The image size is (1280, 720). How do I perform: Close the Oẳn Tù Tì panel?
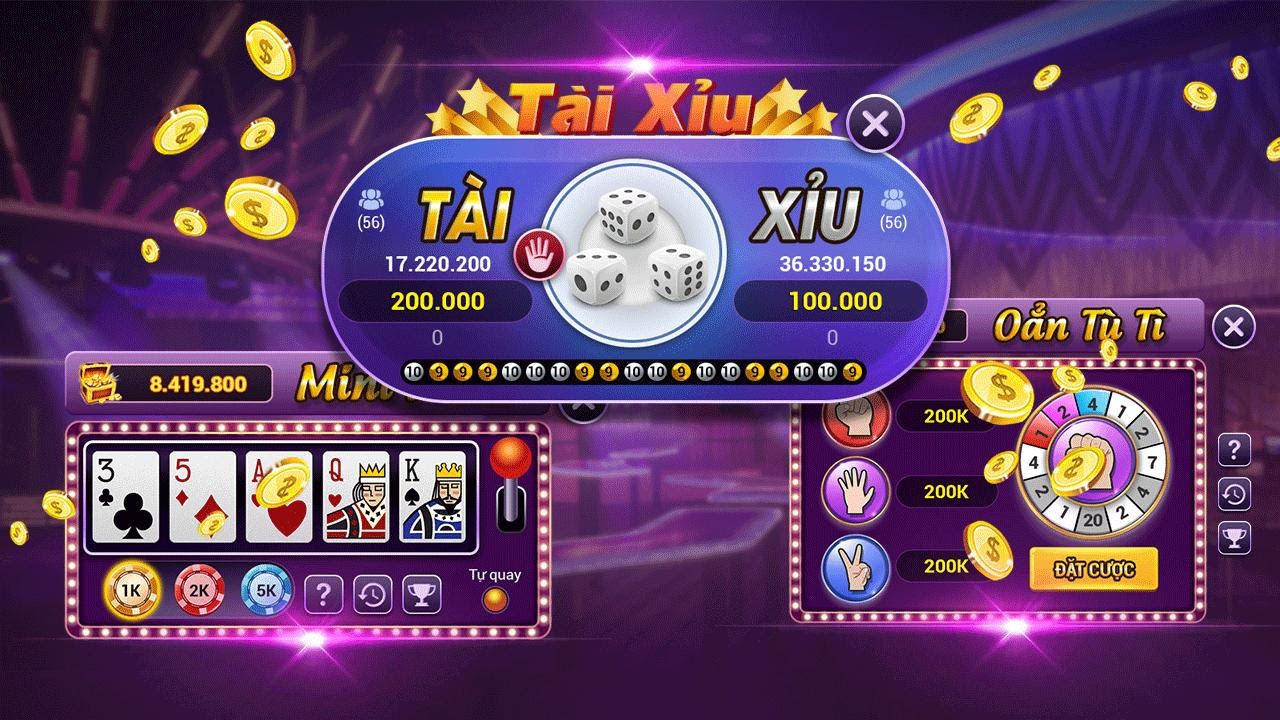pyautogui.click(x=1233, y=327)
